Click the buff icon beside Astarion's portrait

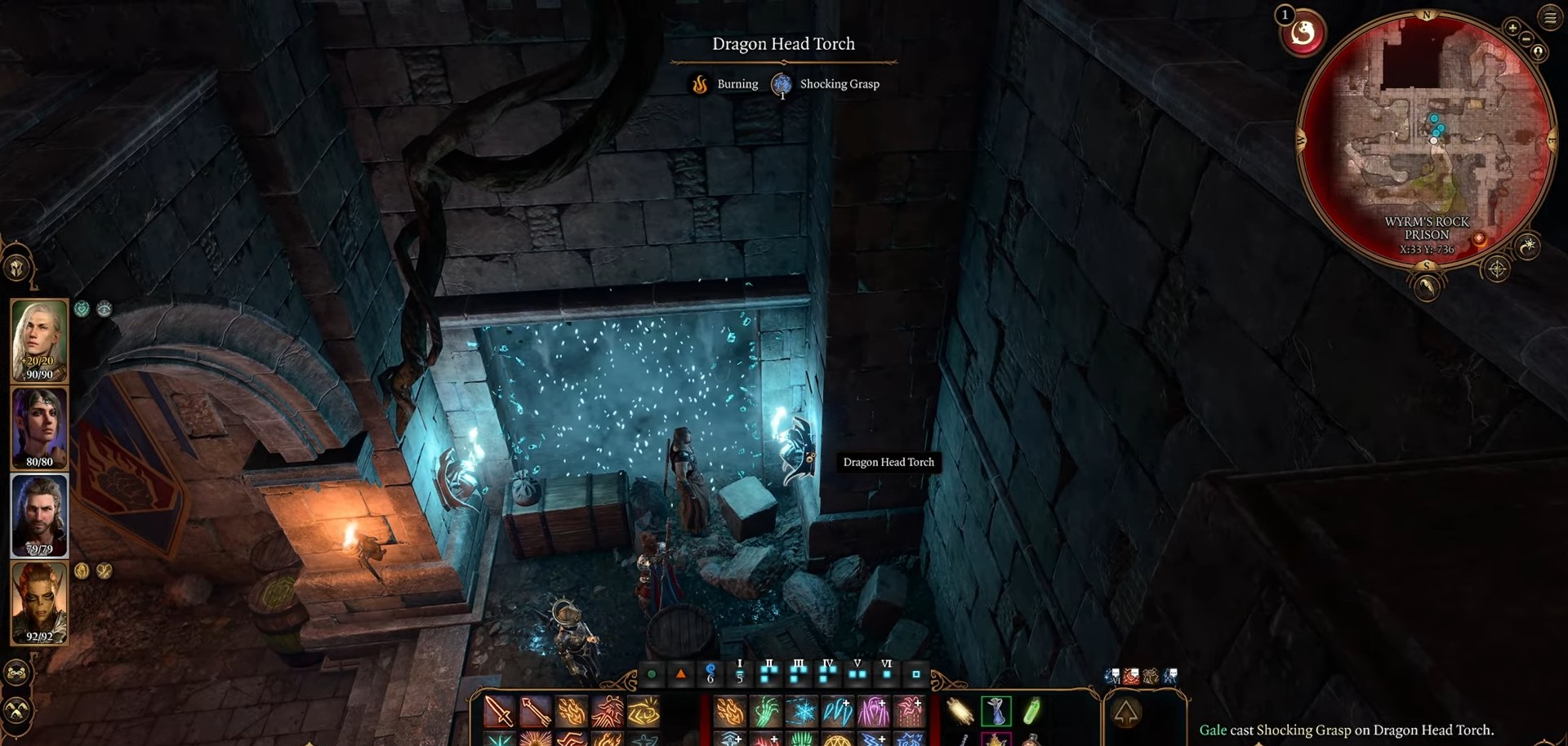pos(82,309)
